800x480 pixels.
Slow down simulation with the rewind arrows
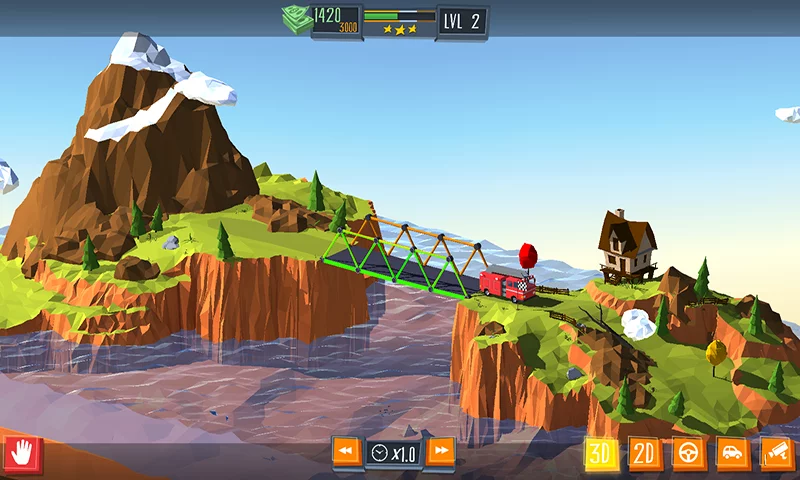click(x=346, y=452)
